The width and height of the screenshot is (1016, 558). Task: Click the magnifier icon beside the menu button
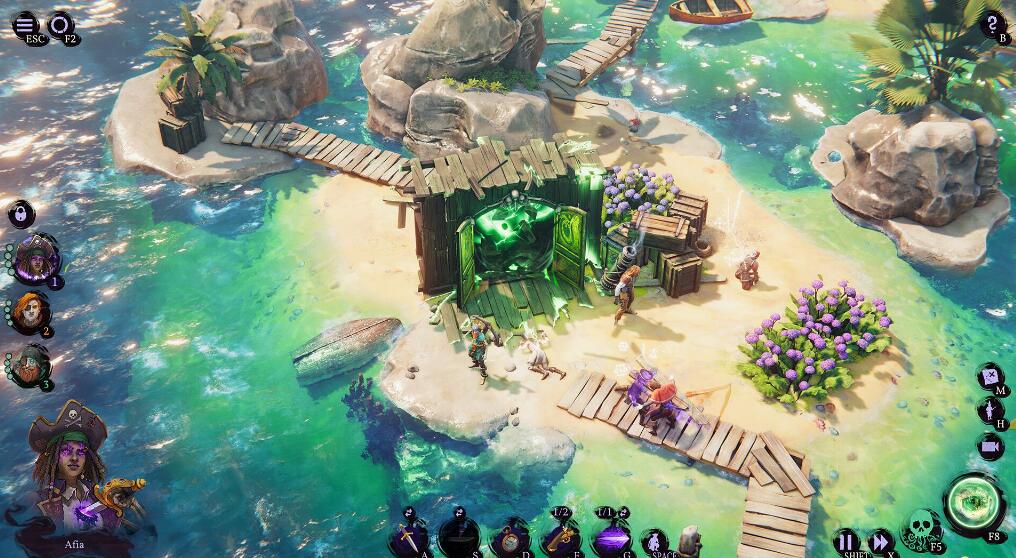pyautogui.click(x=61, y=23)
